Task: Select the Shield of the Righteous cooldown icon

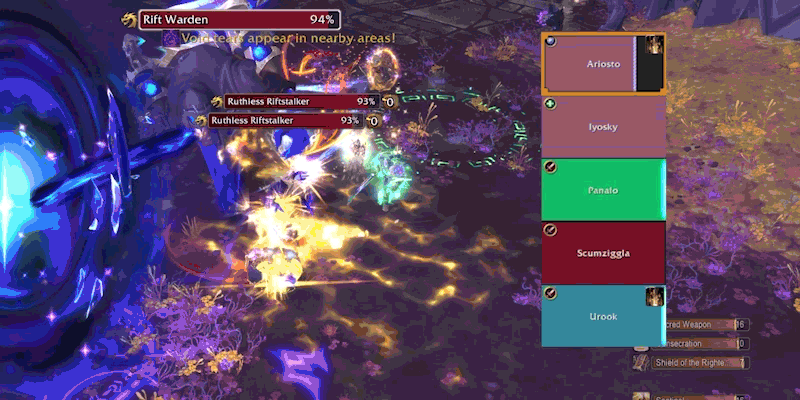Action: click(642, 362)
